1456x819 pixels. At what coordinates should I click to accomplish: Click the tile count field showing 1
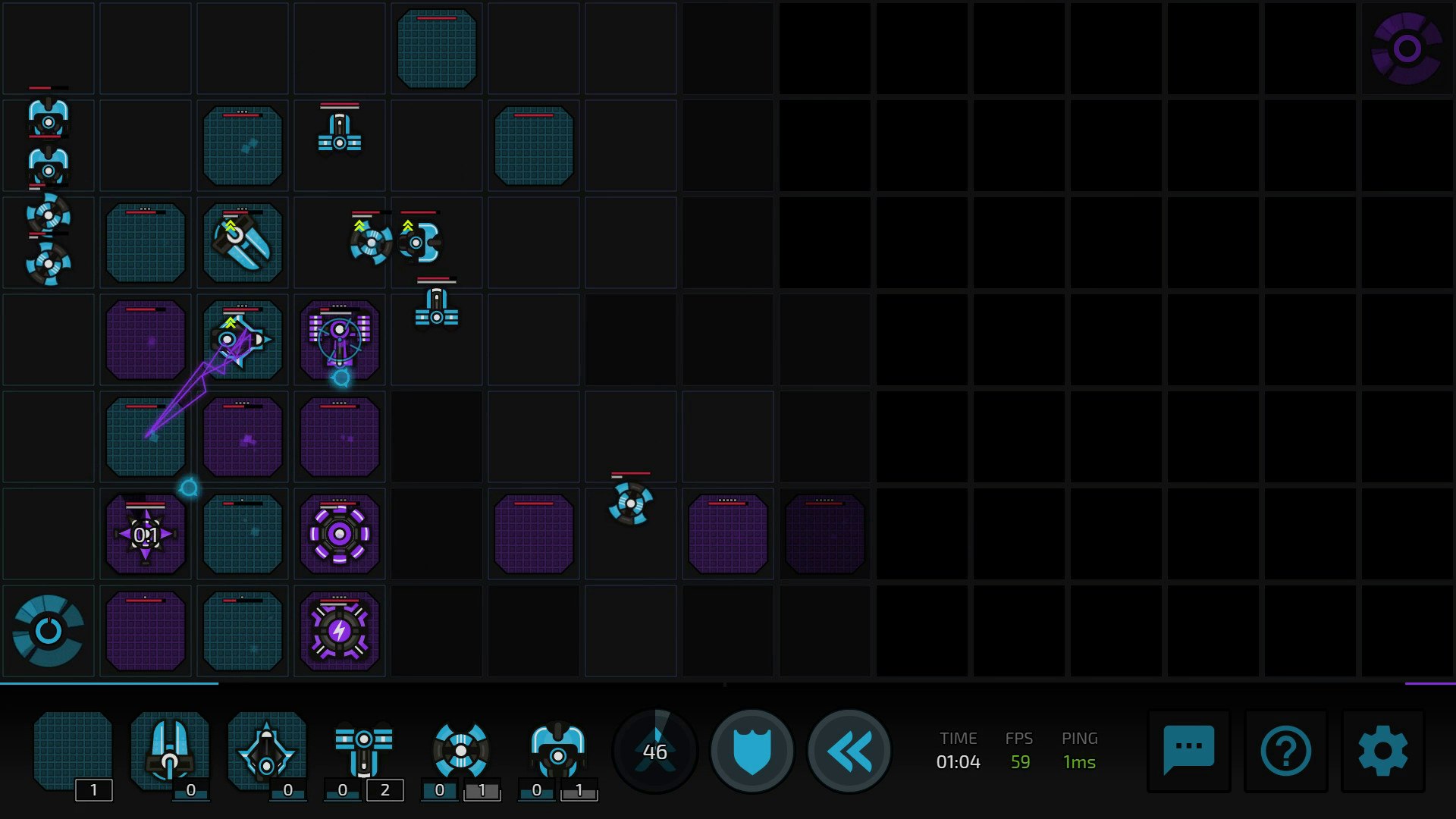click(93, 789)
